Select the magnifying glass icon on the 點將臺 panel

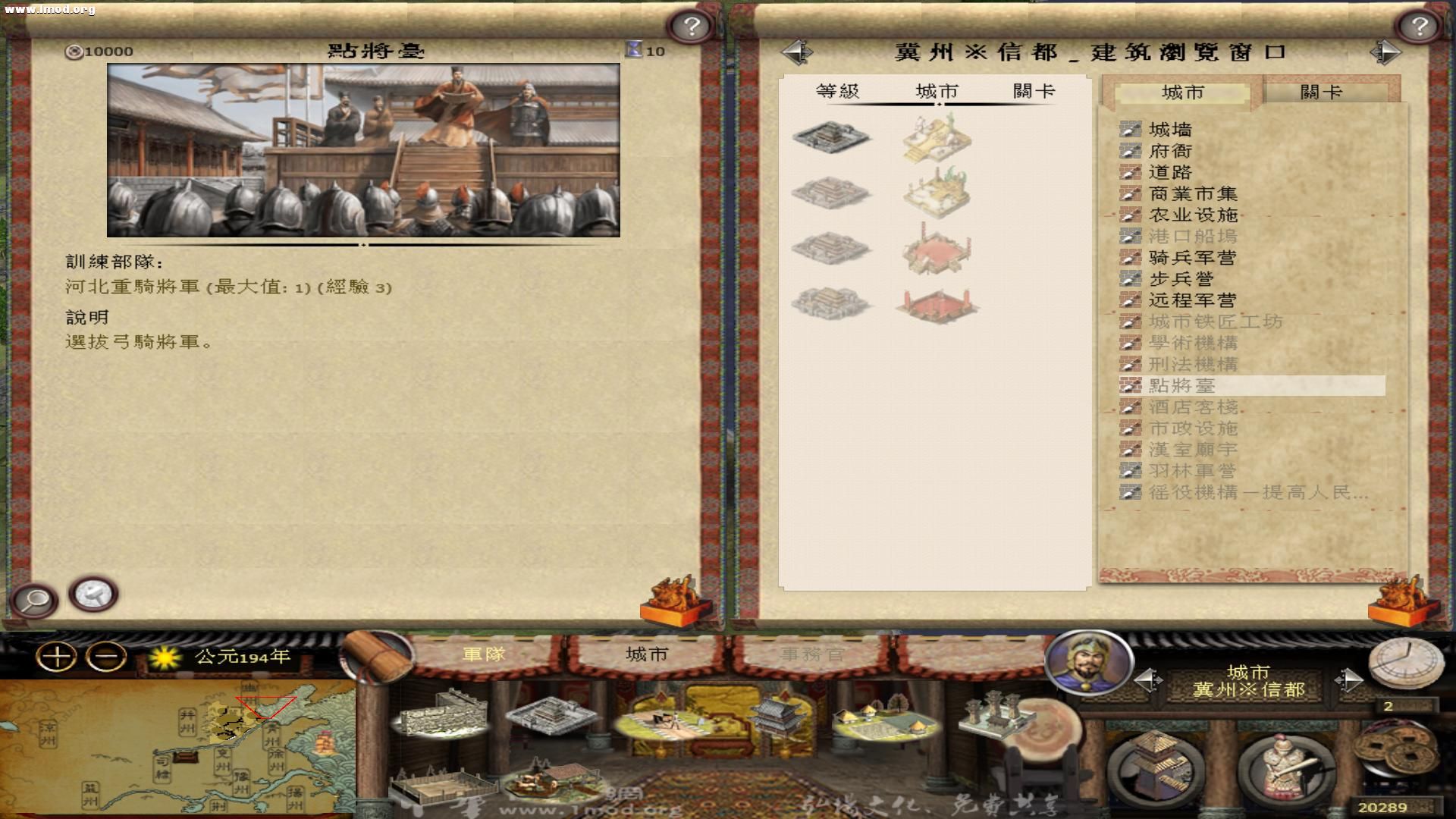[36, 600]
